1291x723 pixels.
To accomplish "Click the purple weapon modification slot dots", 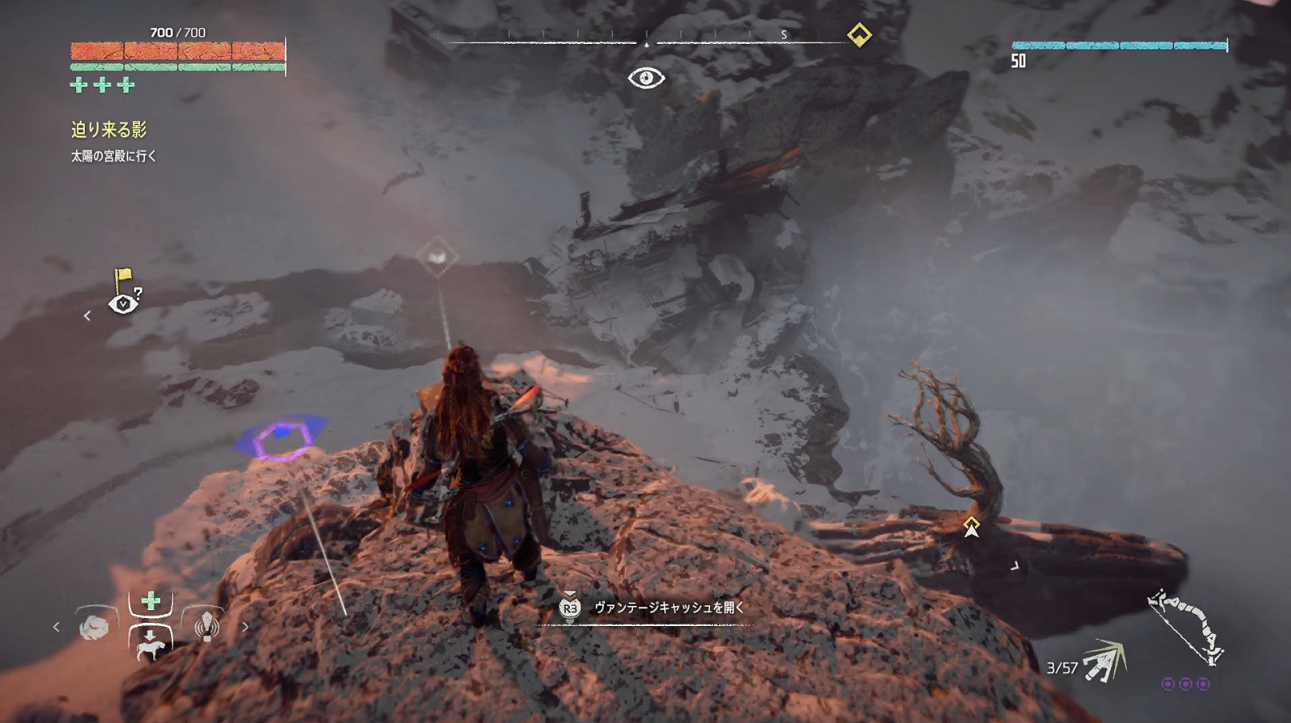I will coord(1185,685).
